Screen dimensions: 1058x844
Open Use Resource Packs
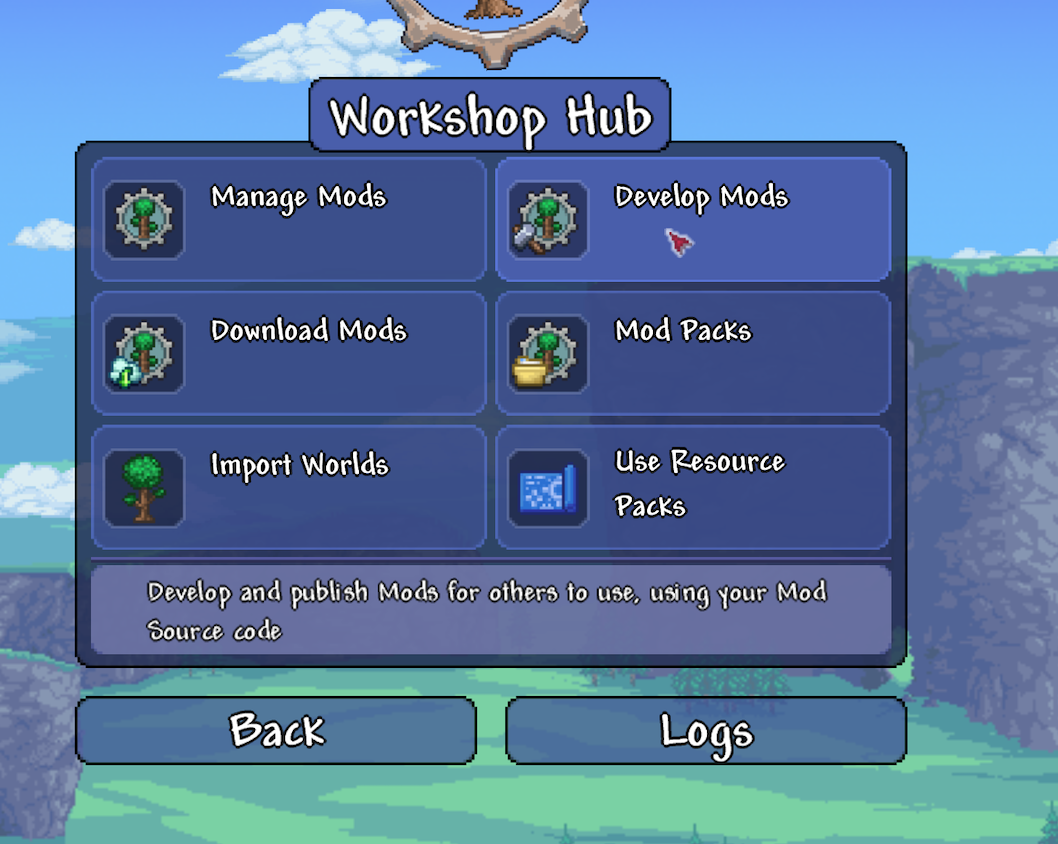click(x=692, y=488)
